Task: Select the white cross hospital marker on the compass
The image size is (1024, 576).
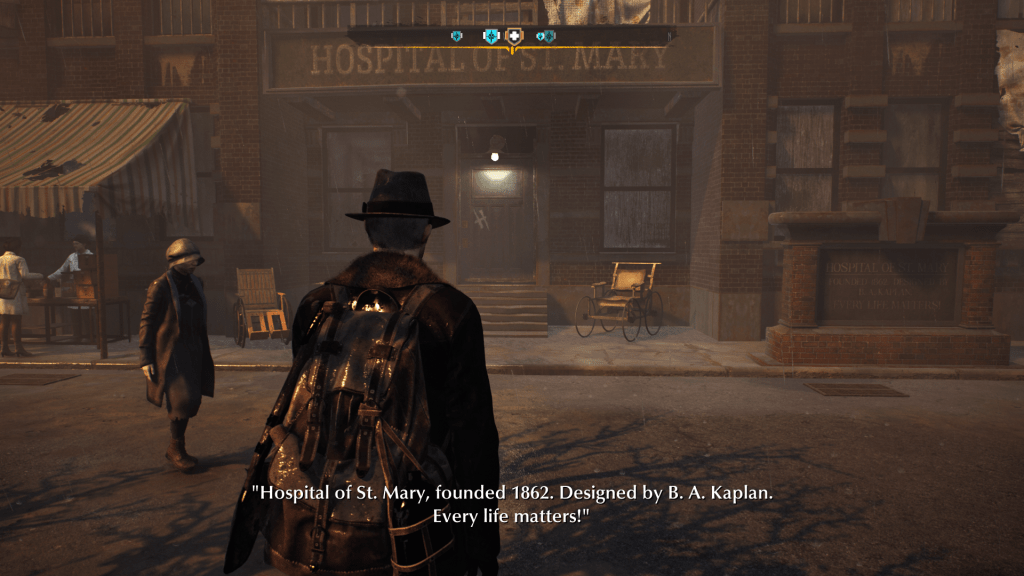Action: (515, 37)
